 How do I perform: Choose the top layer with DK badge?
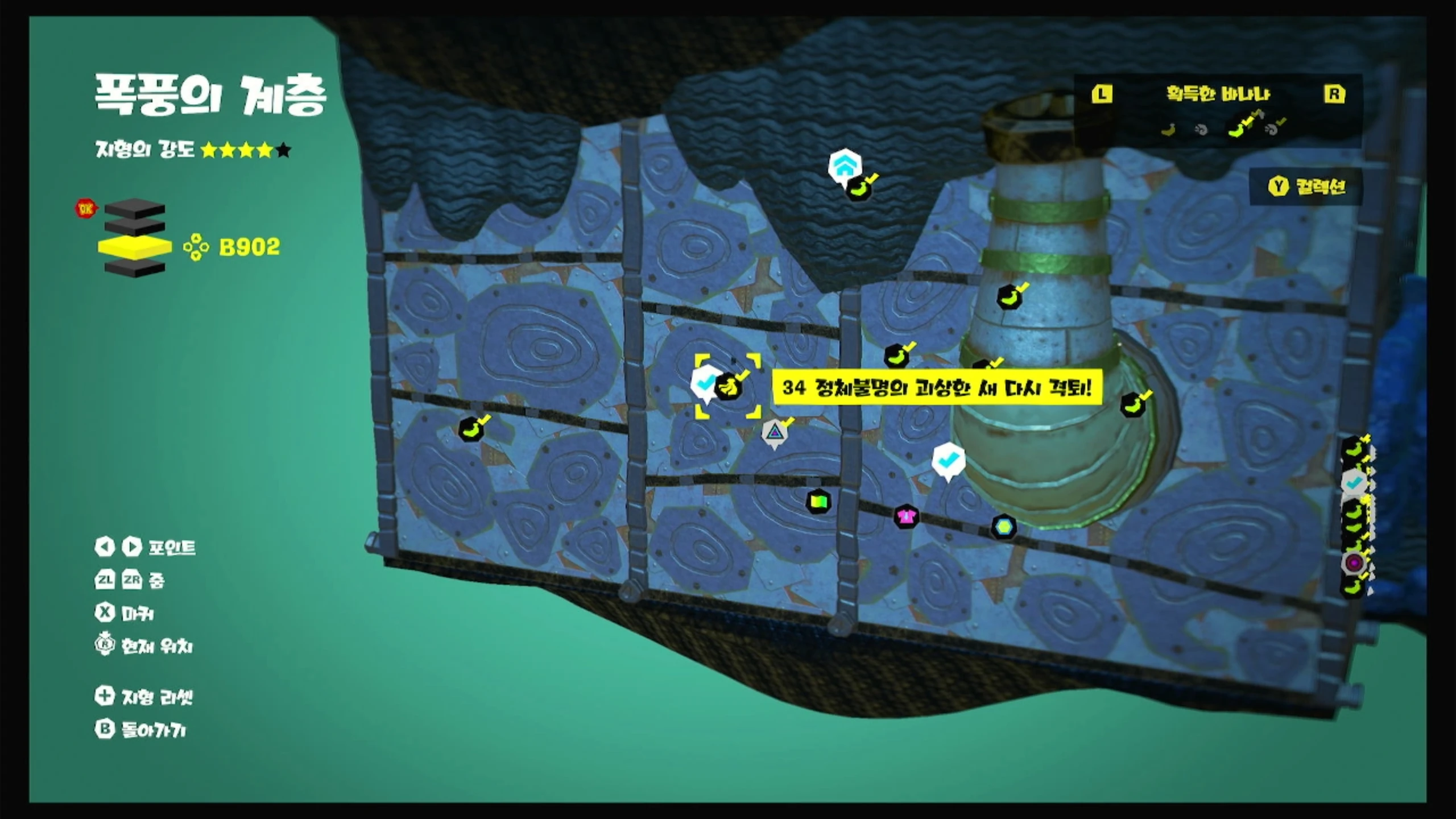[134, 208]
